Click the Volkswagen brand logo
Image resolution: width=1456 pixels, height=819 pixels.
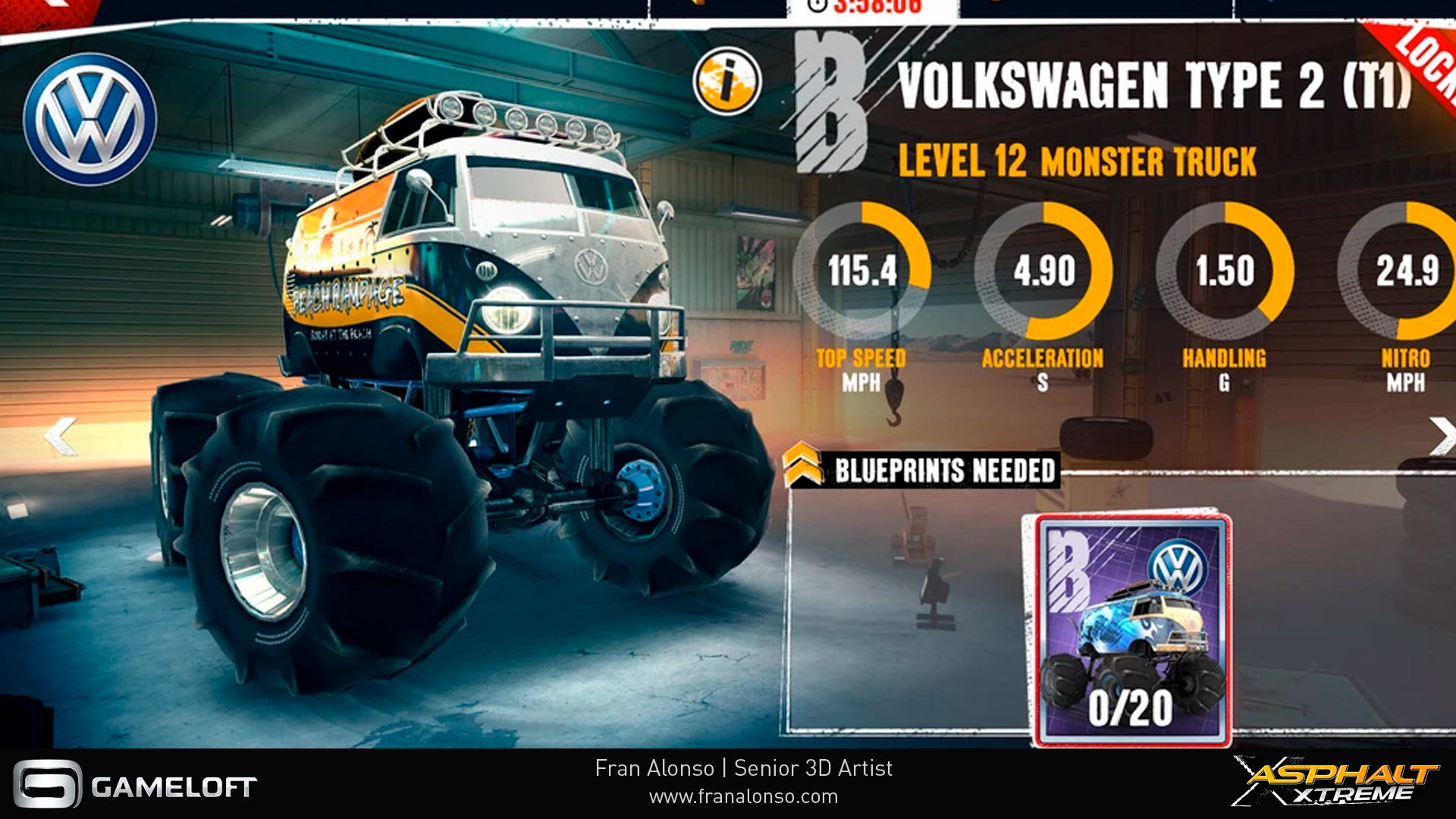(90, 119)
